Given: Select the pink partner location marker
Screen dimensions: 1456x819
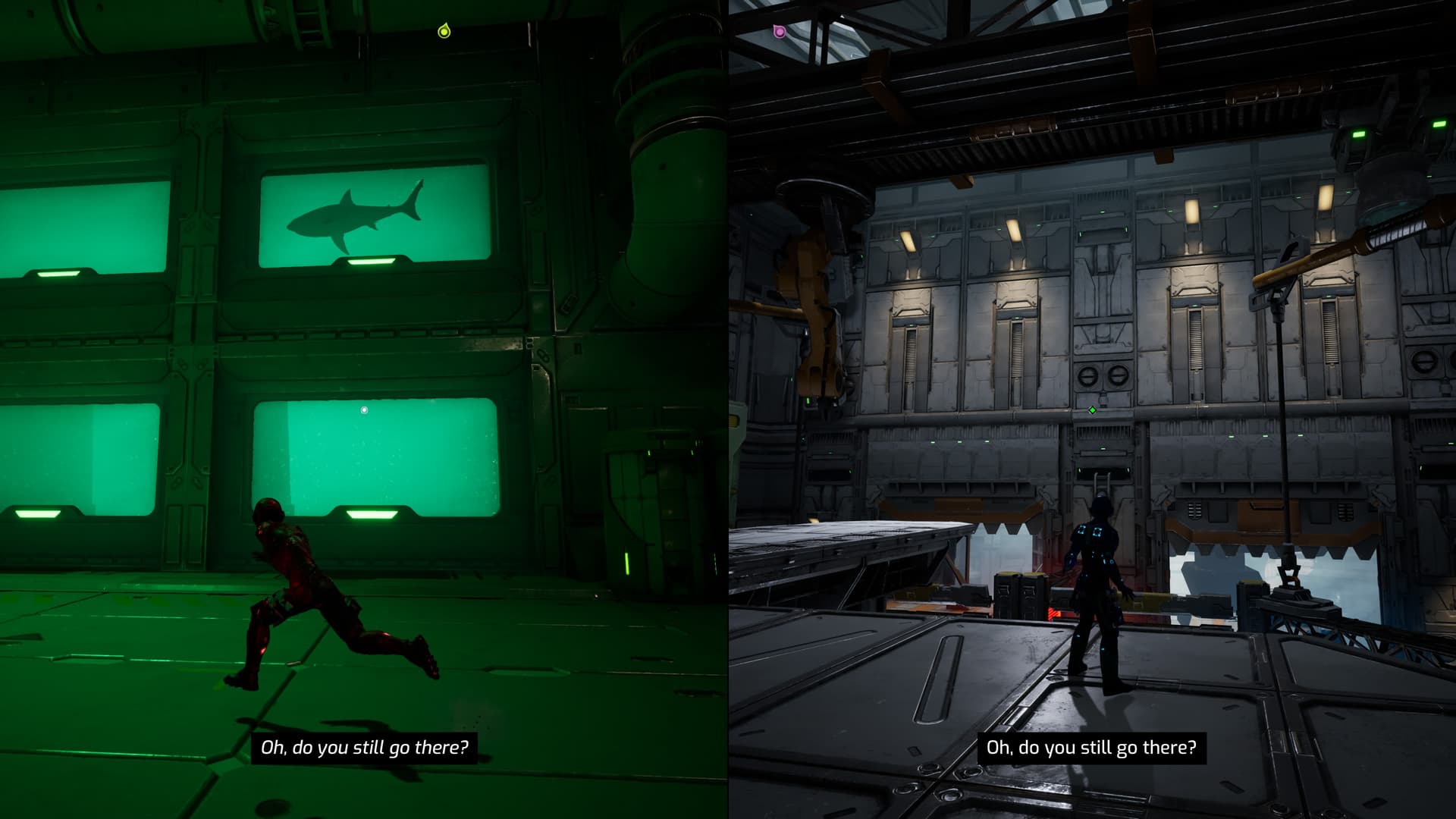Looking at the screenshot, I should click(x=778, y=31).
